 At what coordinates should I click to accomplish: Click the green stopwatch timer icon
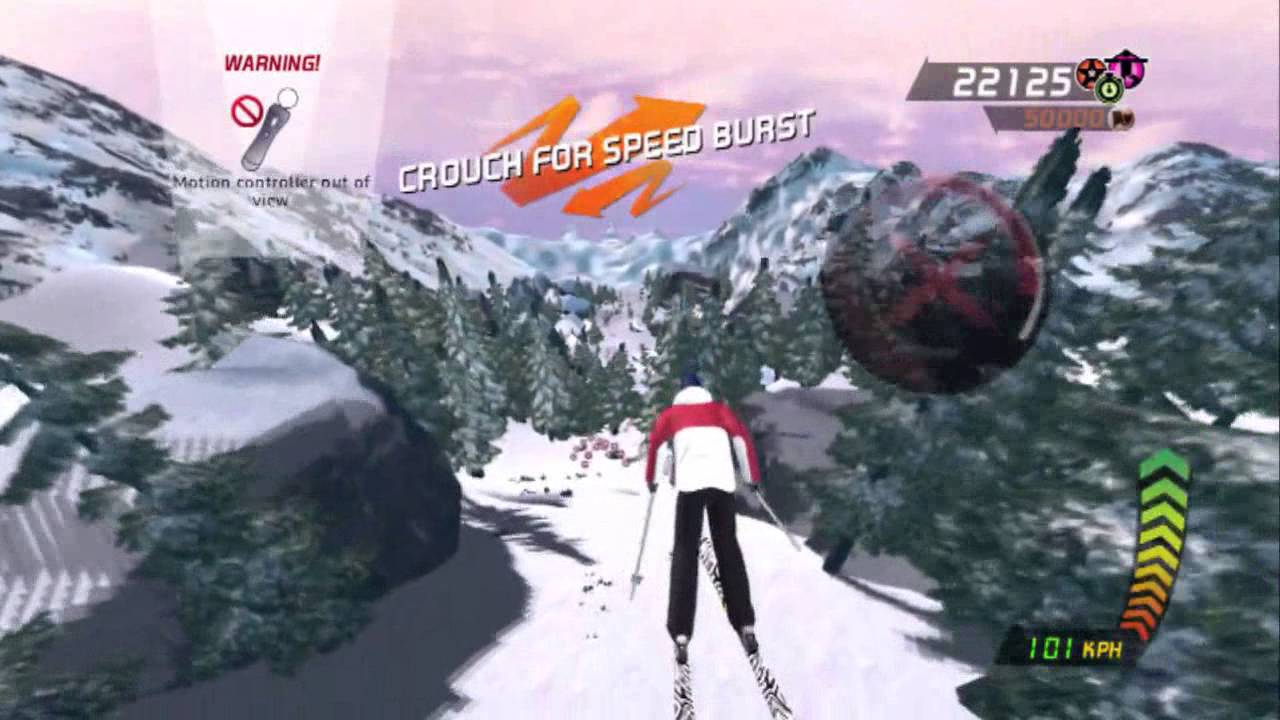(1108, 89)
